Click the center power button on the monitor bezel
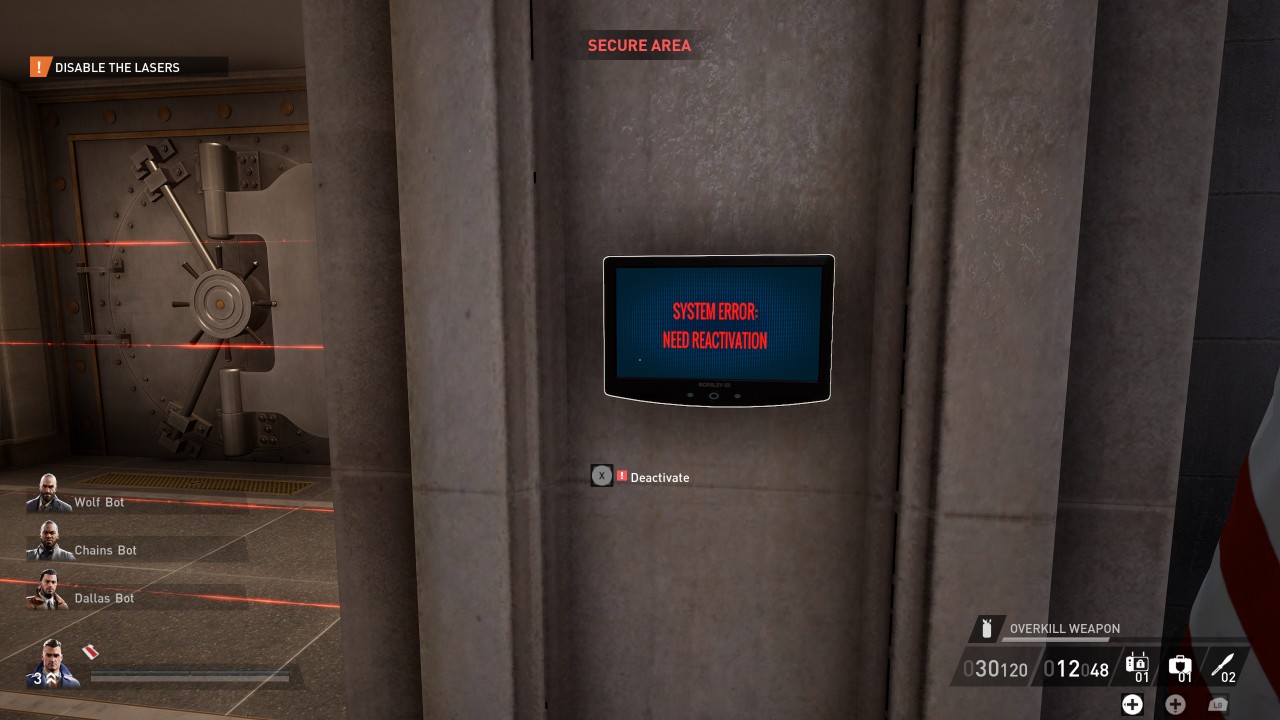 (x=714, y=395)
